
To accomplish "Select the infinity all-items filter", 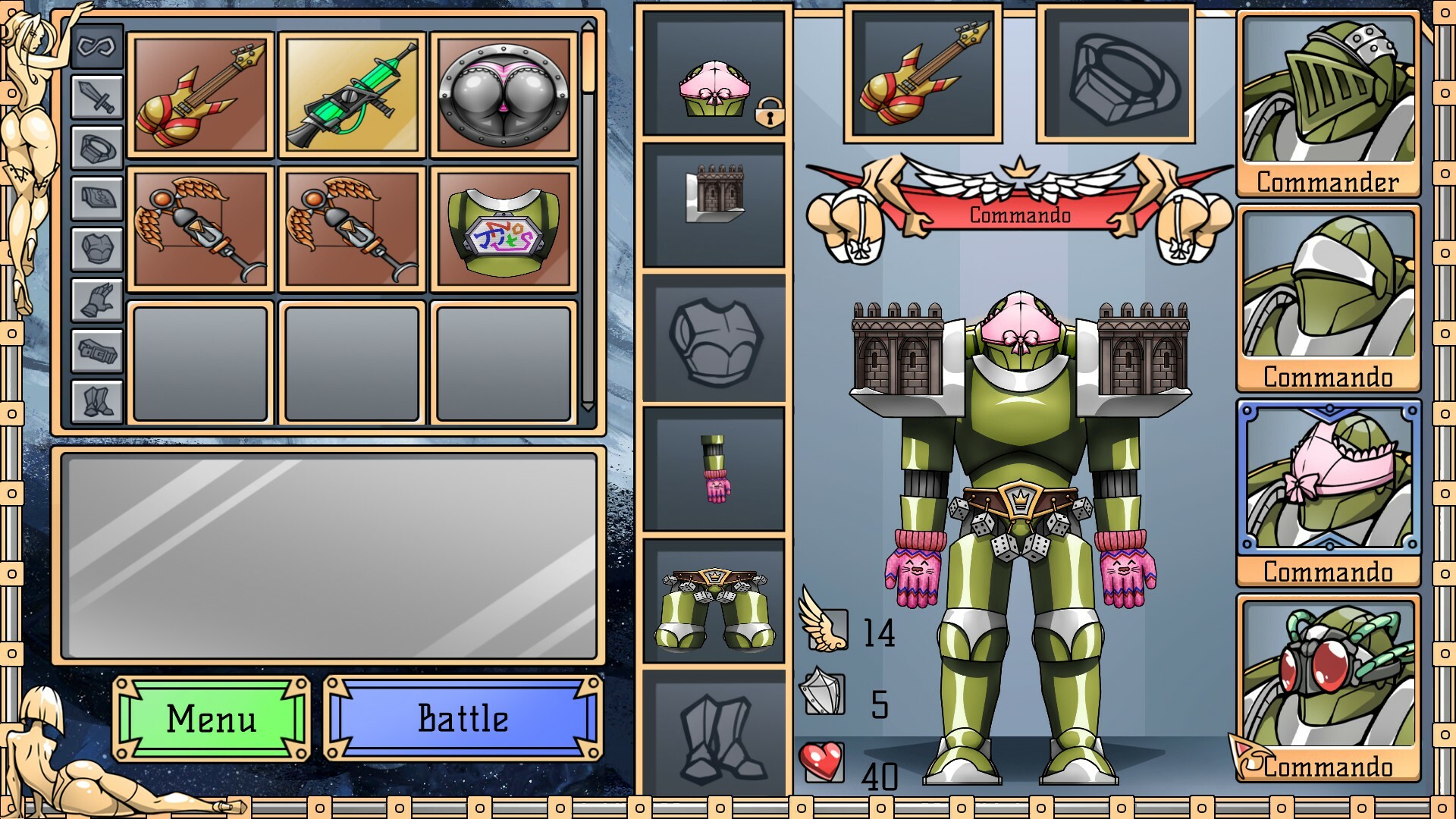I will [96, 45].
